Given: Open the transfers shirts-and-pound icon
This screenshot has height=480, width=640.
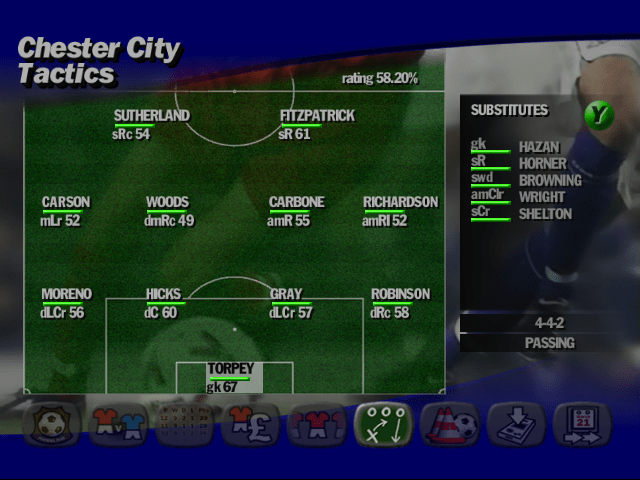Looking at the screenshot, I should (x=250, y=424).
